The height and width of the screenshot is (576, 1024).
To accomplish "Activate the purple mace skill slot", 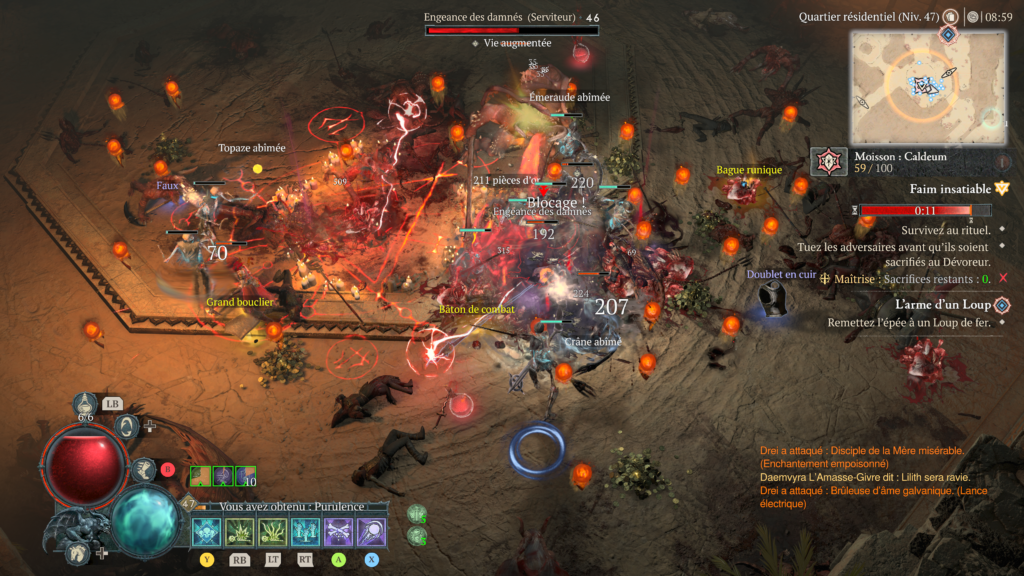I will [x=371, y=531].
